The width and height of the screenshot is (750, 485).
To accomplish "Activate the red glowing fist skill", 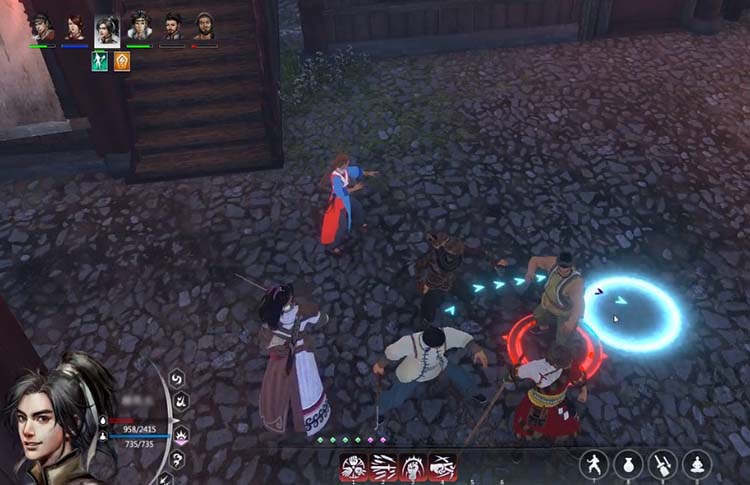I will click(x=412, y=467).
